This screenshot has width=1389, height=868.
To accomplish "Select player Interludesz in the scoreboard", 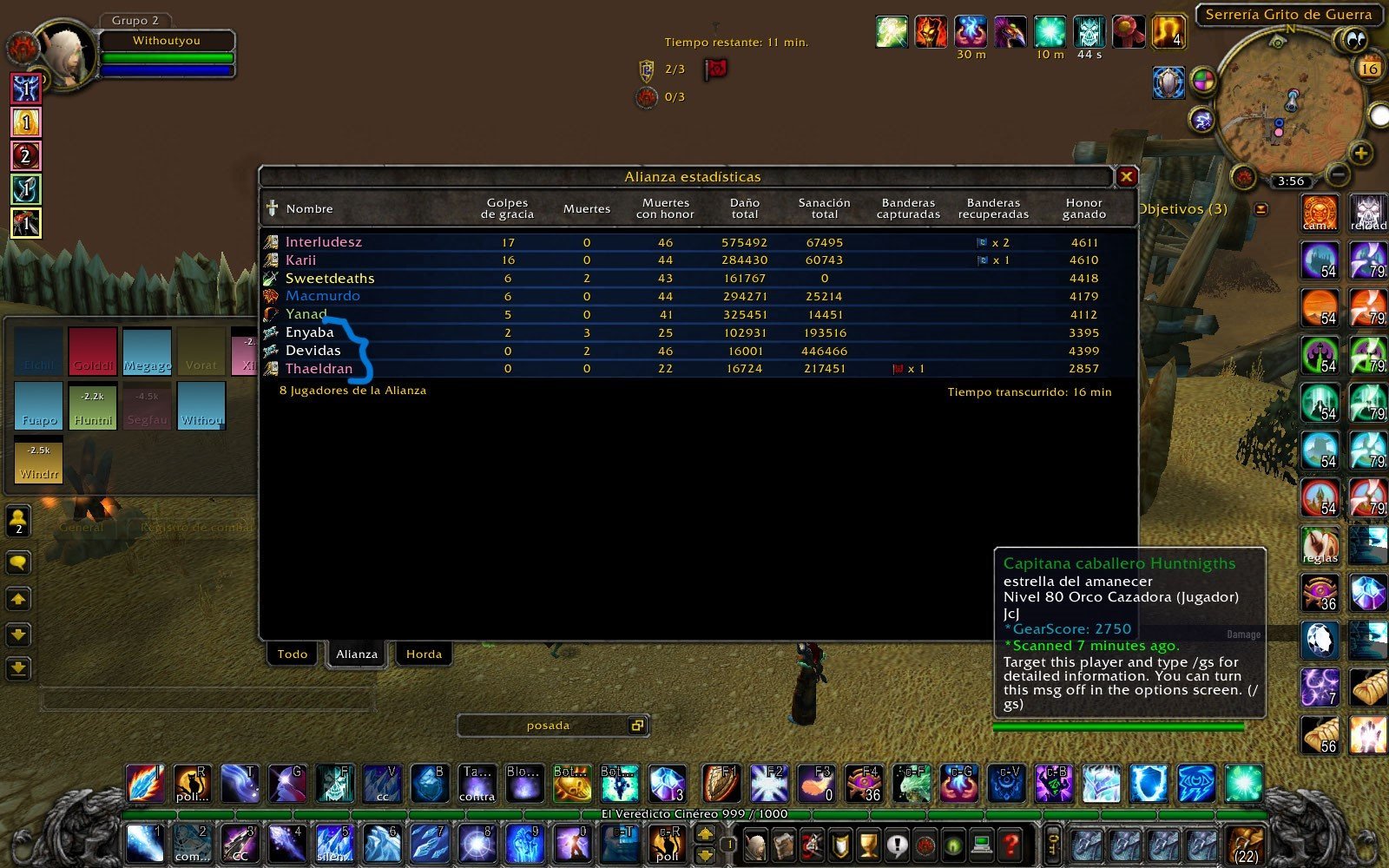I will click(x=324, y=242).
